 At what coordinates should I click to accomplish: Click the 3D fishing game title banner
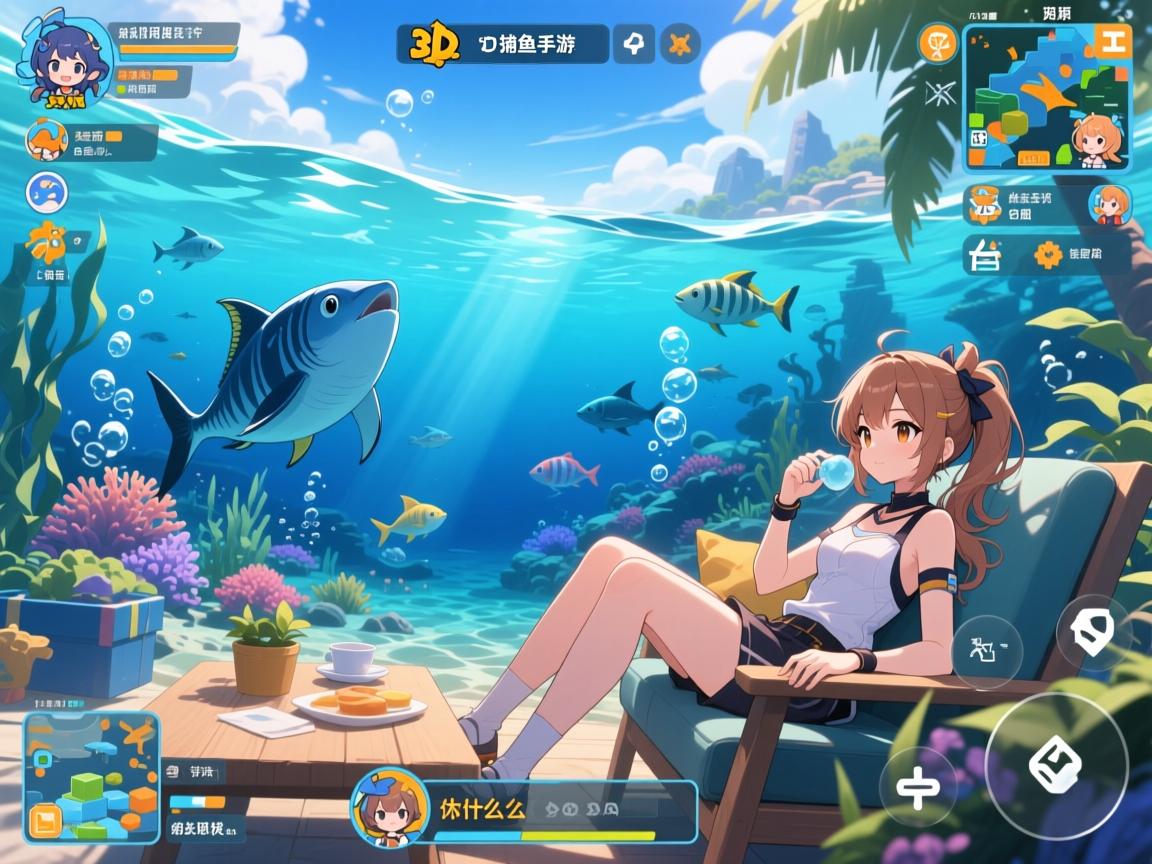[503, 44]
